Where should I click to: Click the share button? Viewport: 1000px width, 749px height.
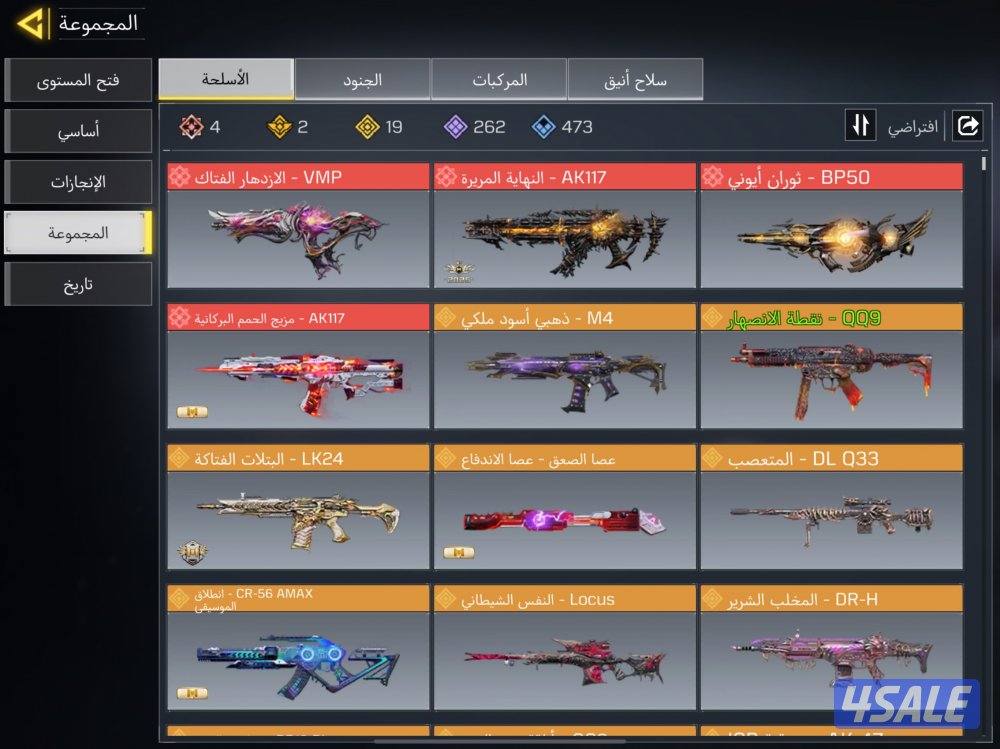point(967,126)
